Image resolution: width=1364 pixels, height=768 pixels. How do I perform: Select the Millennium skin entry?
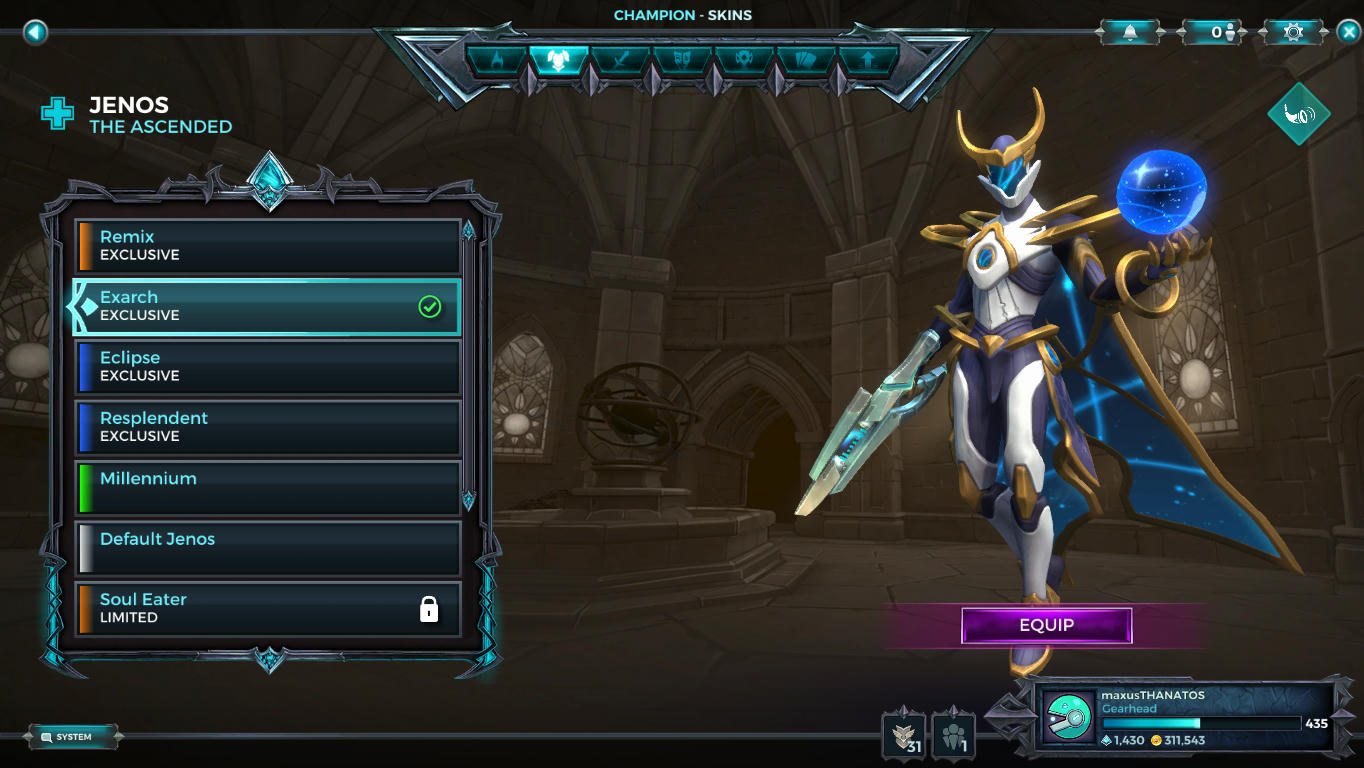(267, 487)
